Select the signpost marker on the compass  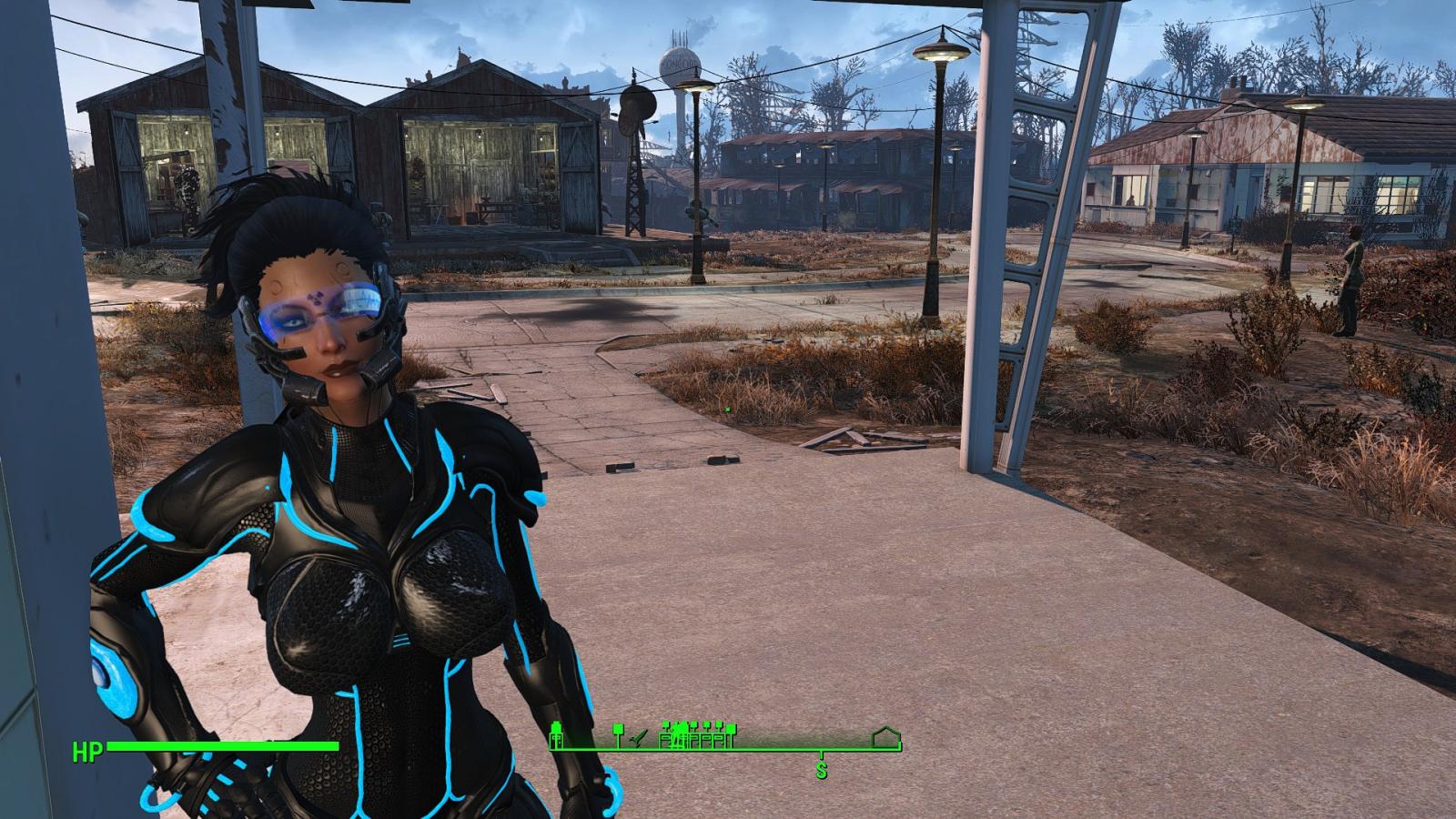(619, 731)
